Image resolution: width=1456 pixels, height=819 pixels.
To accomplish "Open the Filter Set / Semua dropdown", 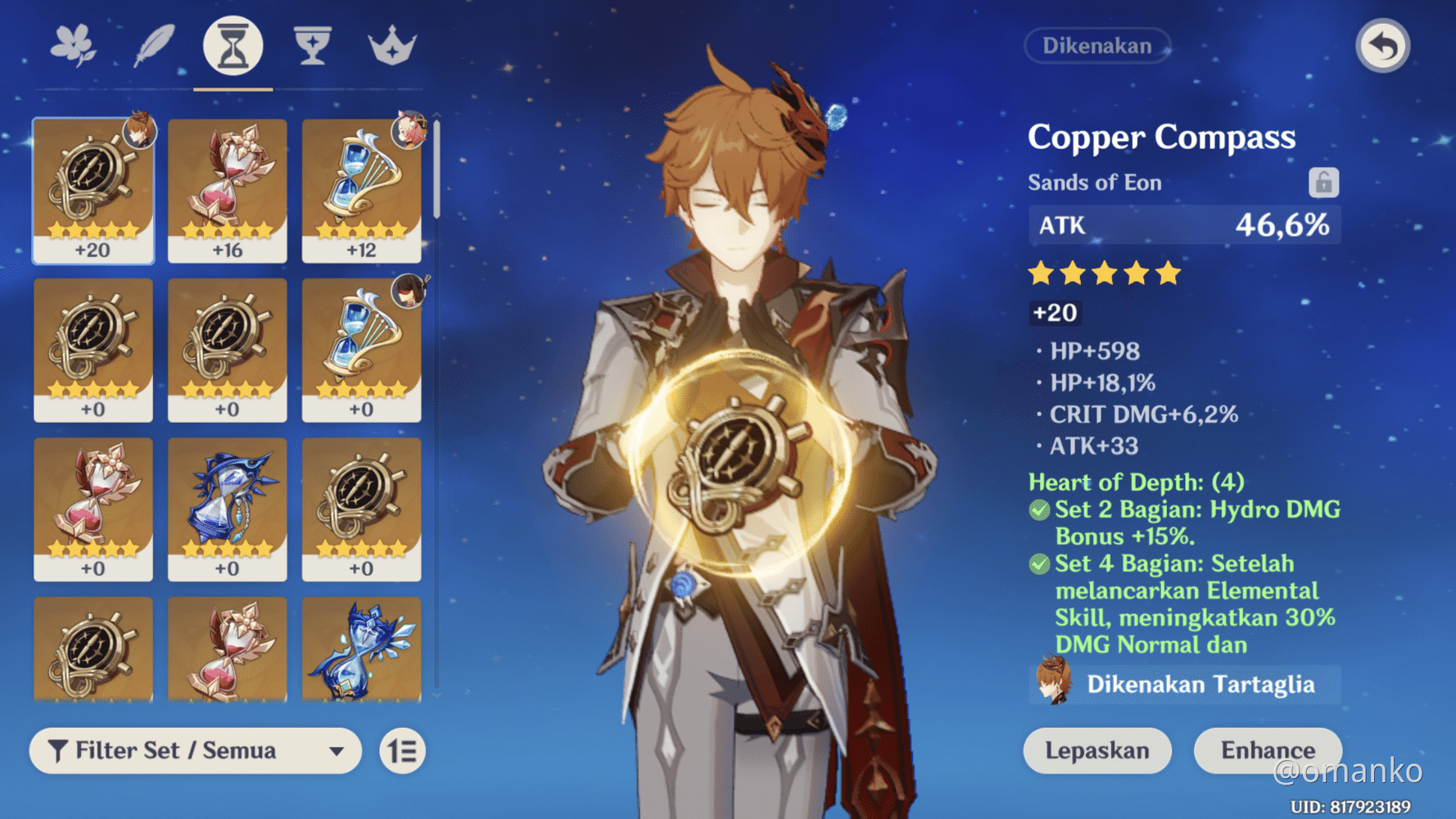I will click(195, 750).
